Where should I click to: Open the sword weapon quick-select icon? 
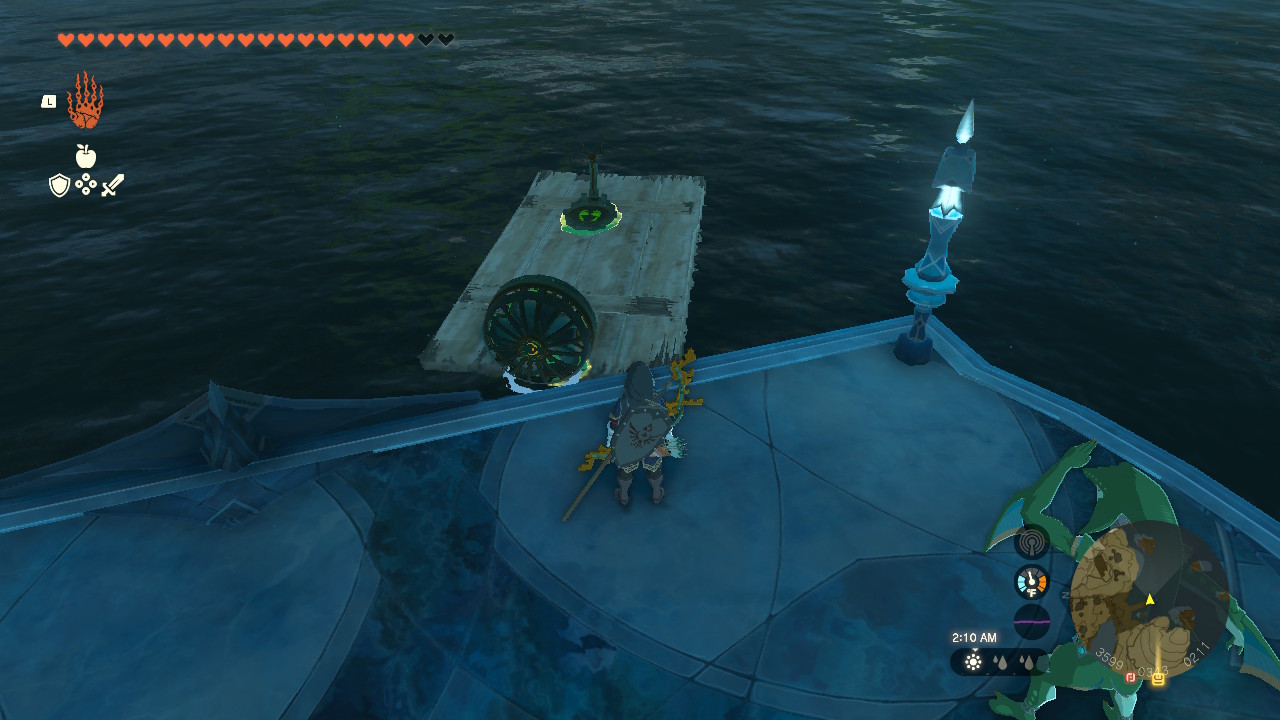tap(112, 185)
